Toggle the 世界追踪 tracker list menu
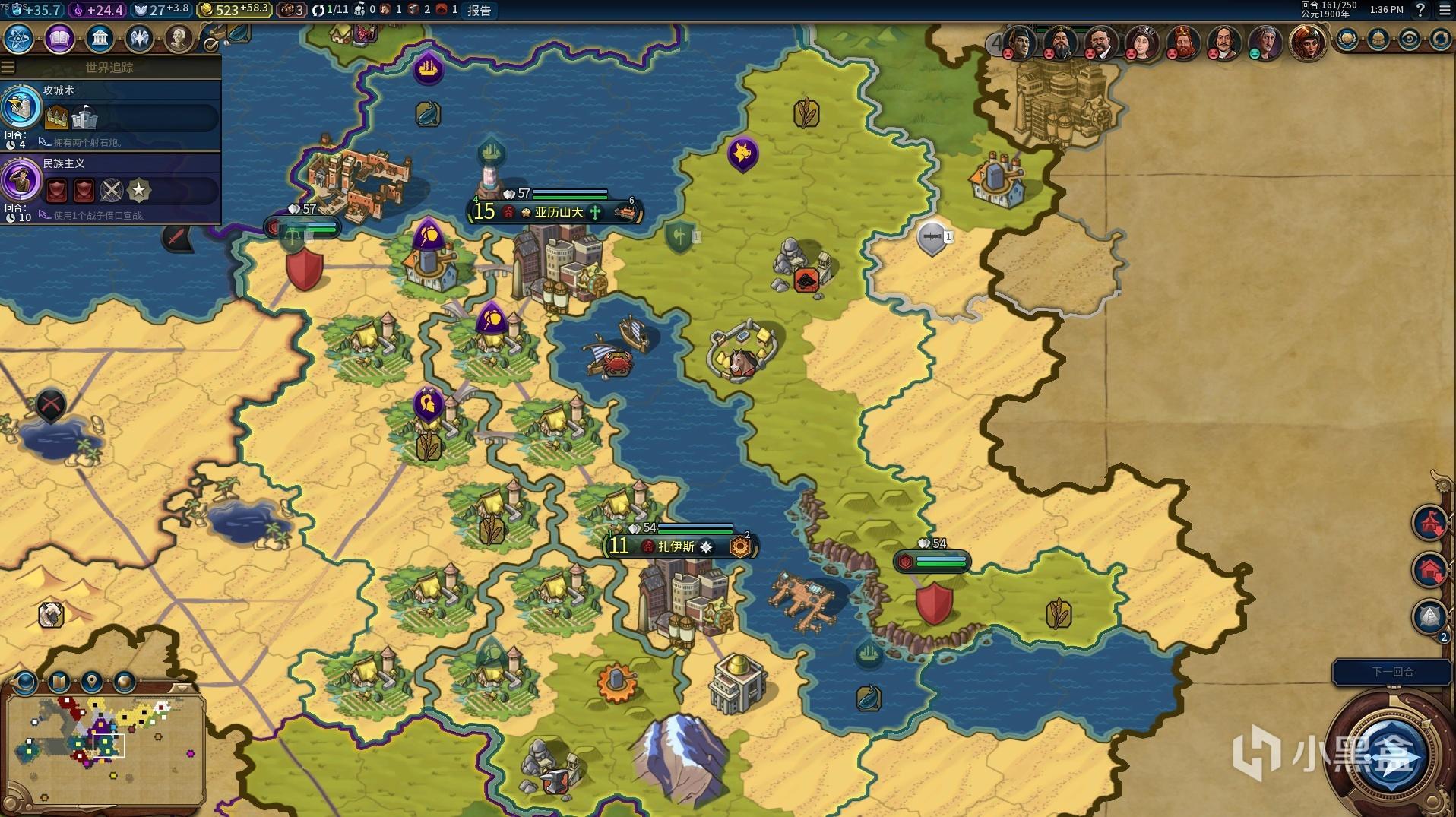Image resolution: width=1456 pixels, height=817 pixels. (x=8, y=67)
